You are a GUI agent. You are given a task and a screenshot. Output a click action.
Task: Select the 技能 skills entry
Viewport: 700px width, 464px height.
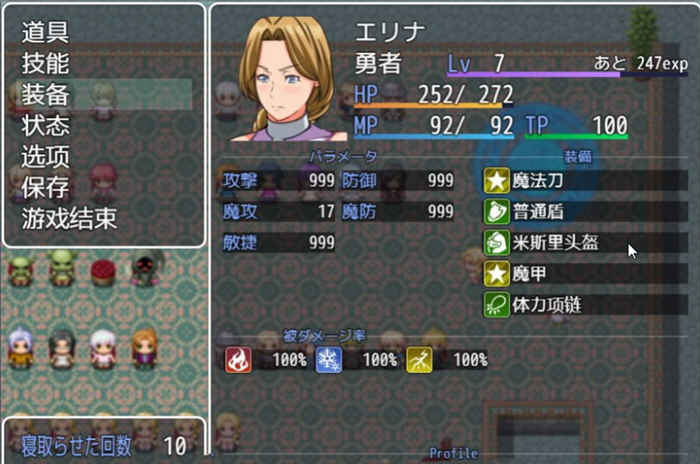[x=46, y=63]
